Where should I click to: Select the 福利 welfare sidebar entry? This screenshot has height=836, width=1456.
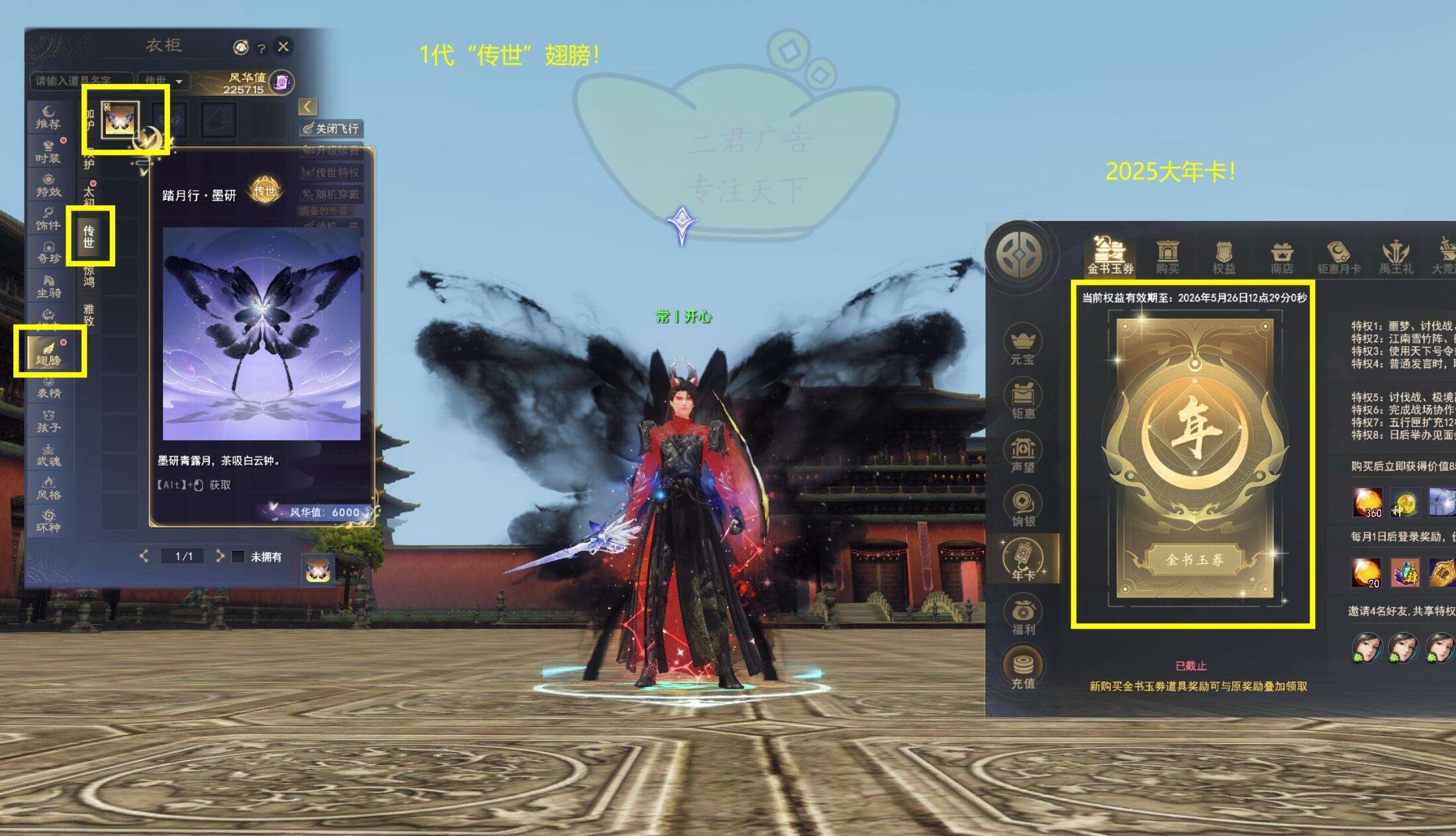[x=1023, y=616]
